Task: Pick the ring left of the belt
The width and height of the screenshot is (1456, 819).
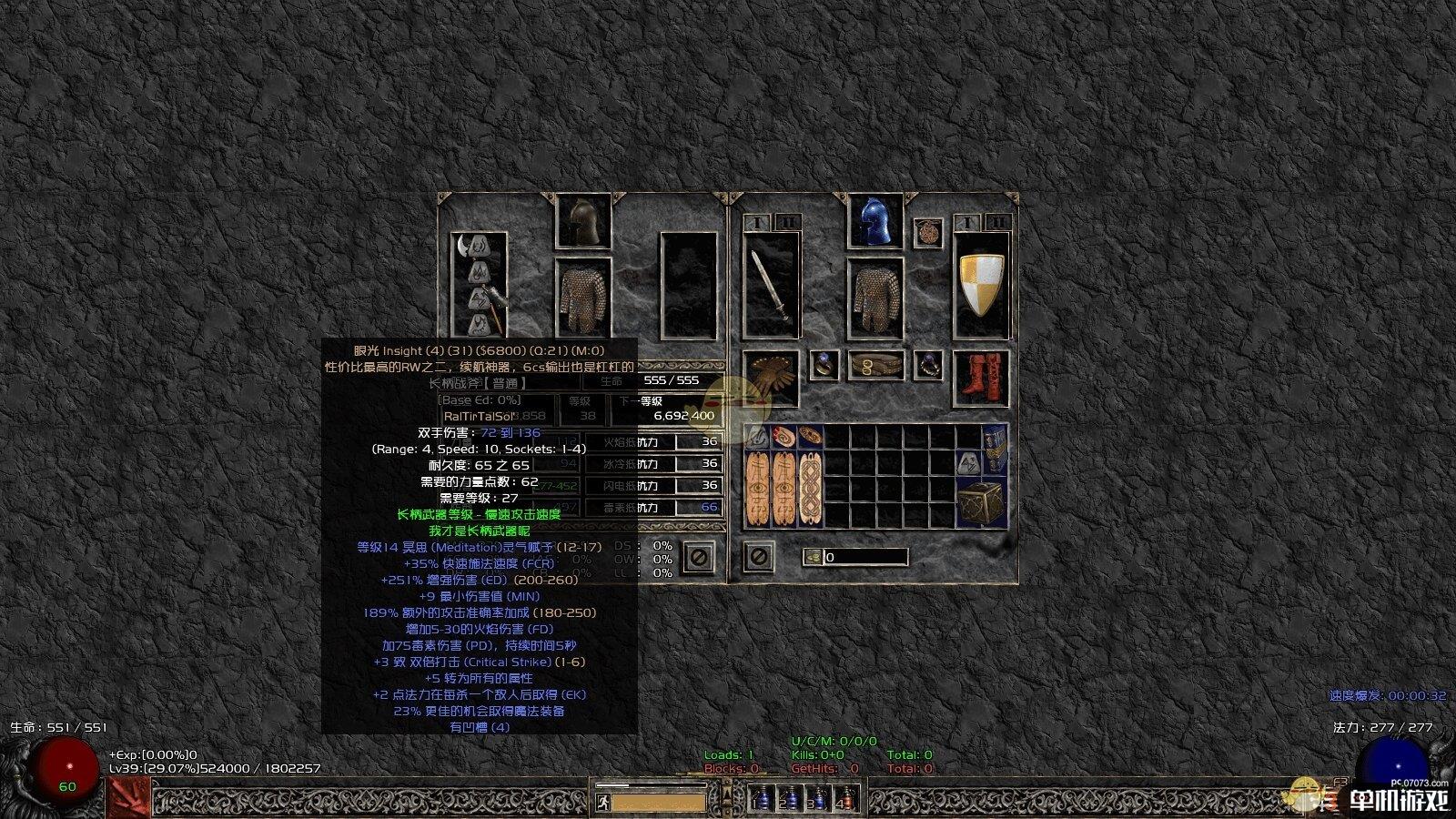Action: tap(824, 366)
